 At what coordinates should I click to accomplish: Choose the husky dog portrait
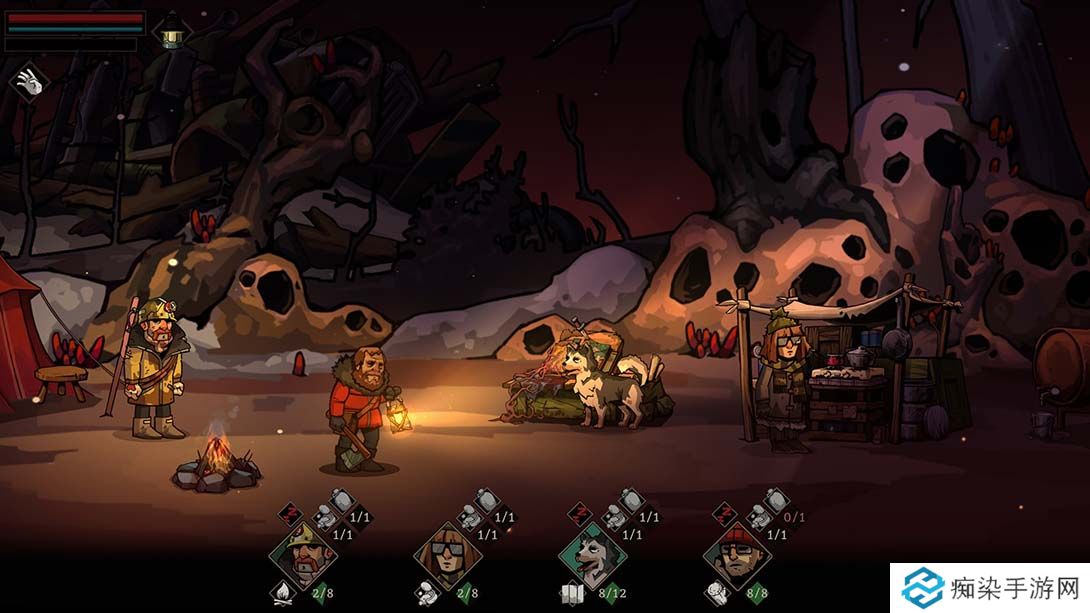tap(591, 556)
